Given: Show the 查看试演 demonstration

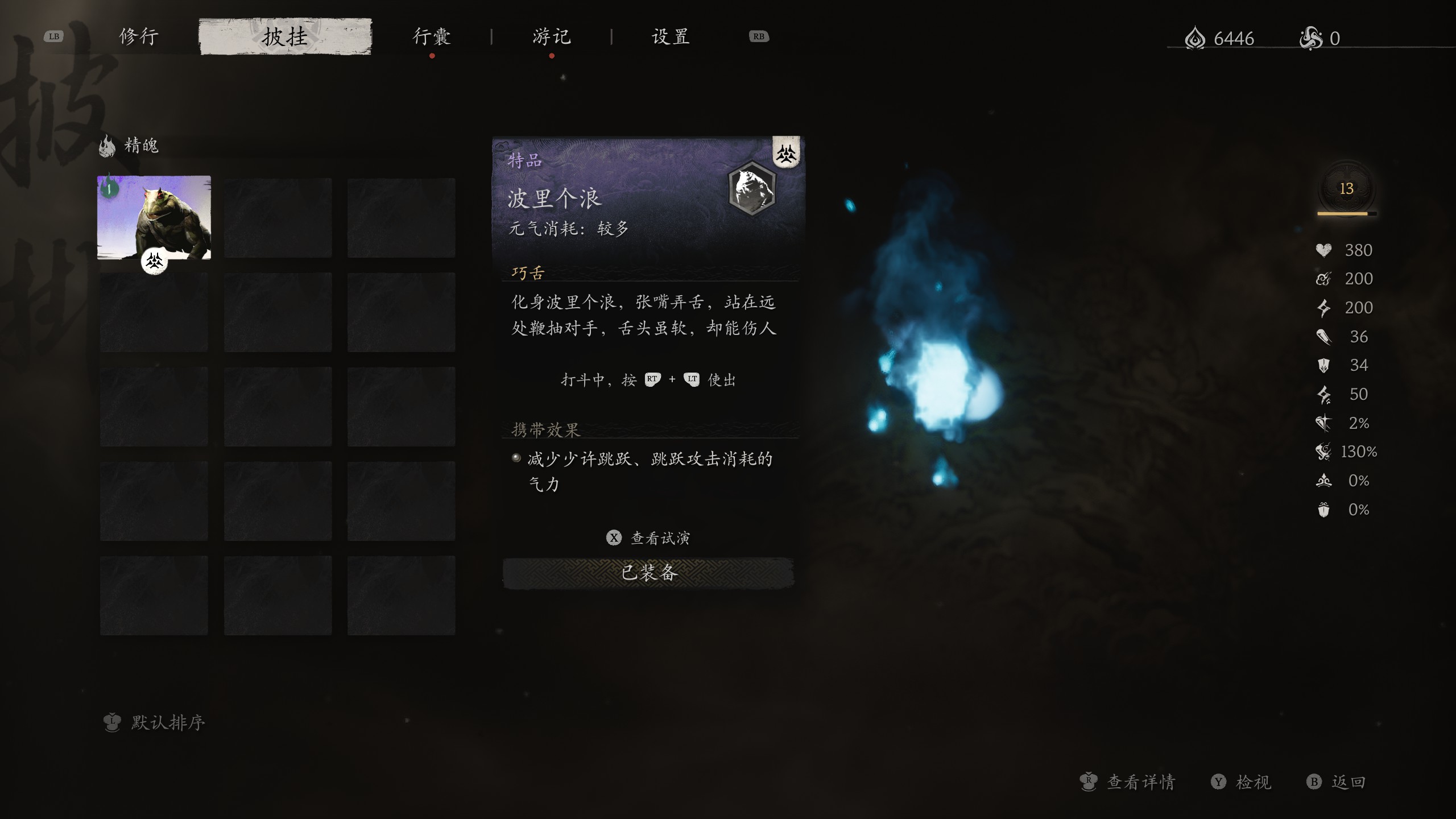Looking at the screenshot, I should pos(649,538).
